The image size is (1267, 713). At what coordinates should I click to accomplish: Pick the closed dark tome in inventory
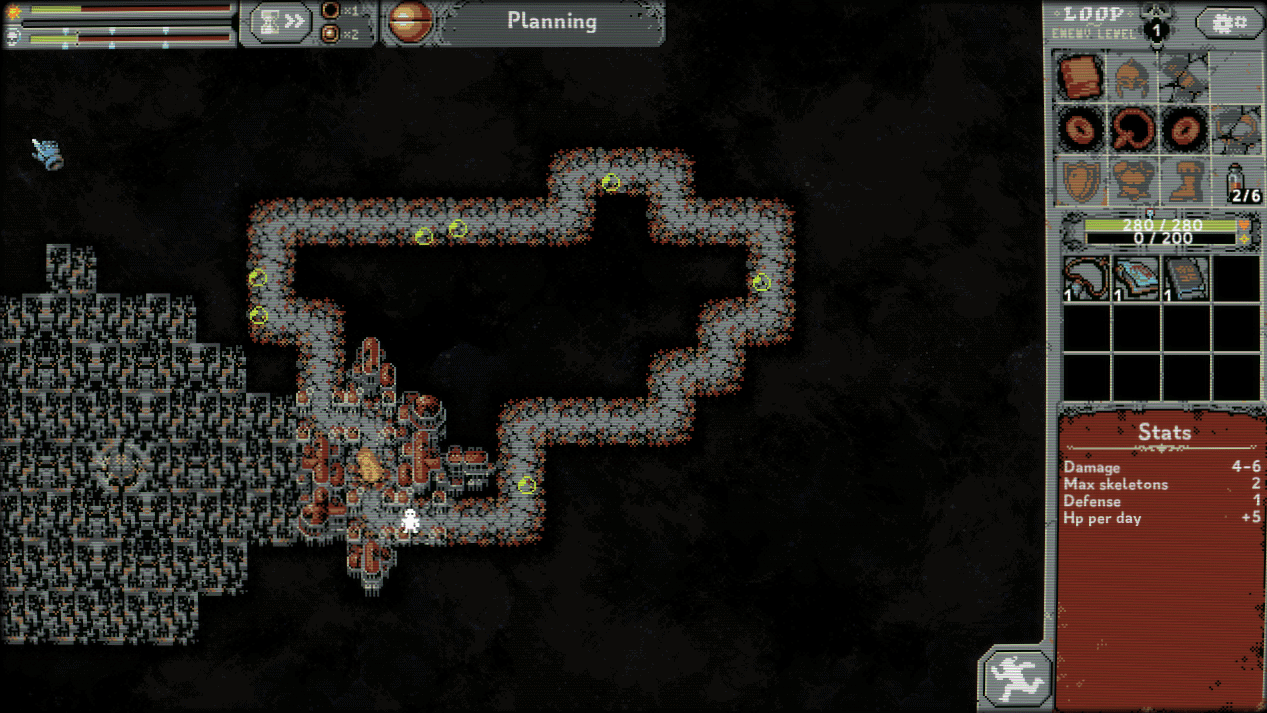click(x=1186, y=278)
